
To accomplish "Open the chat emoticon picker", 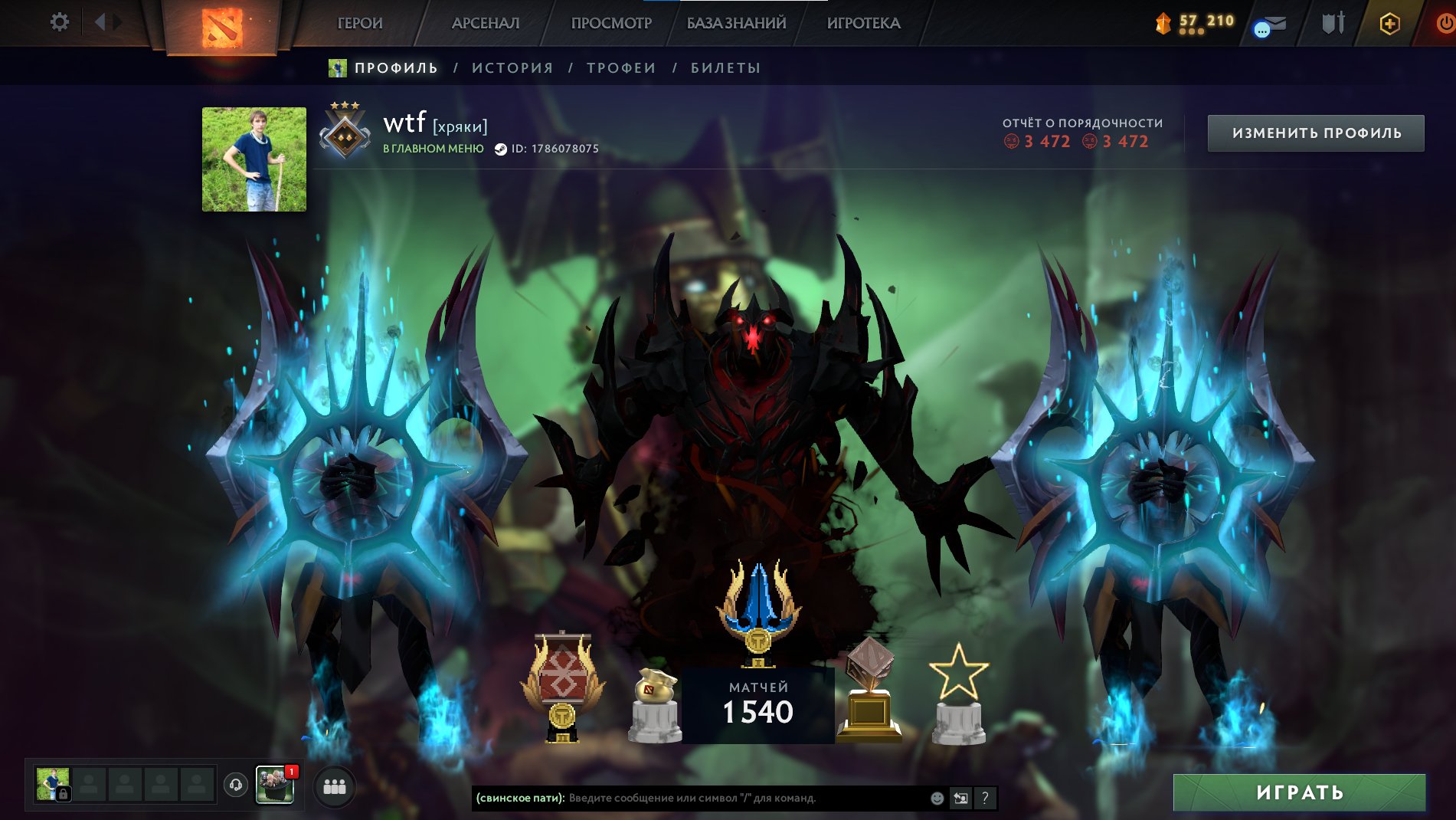I will [937, 799].
